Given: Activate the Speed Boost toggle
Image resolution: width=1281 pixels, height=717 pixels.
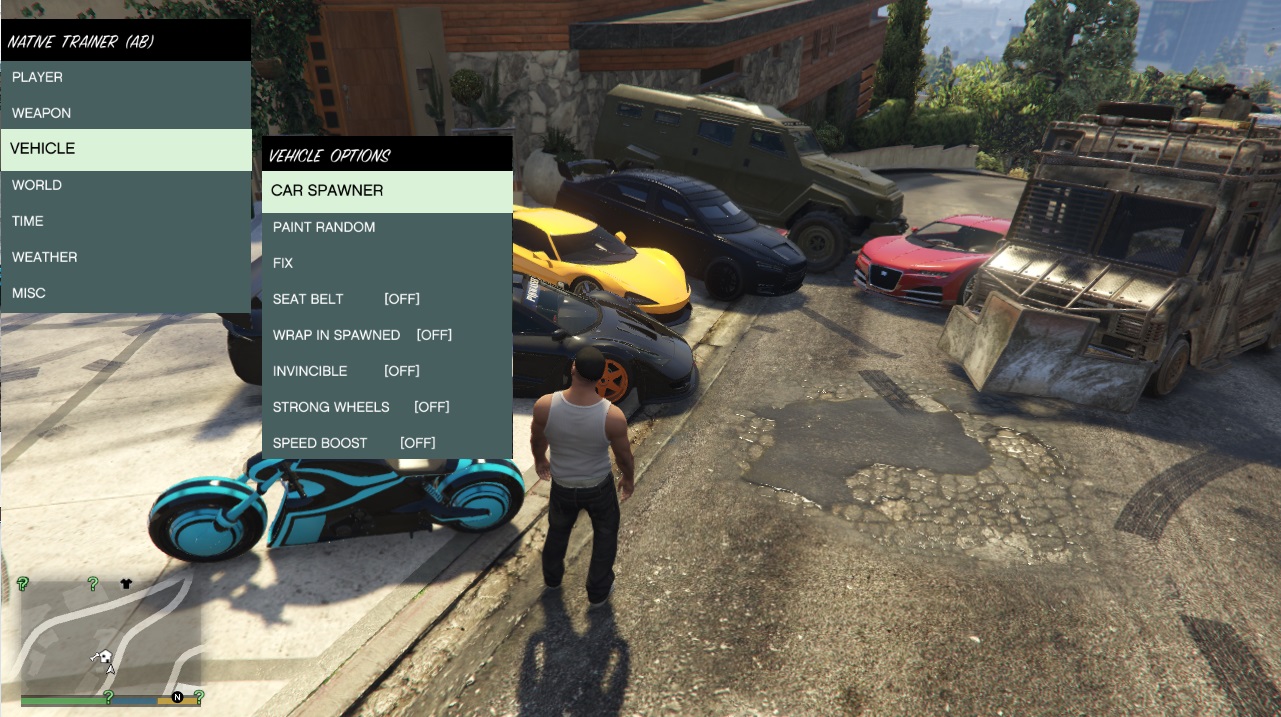Looking at the screenshot, I should 387,444.
